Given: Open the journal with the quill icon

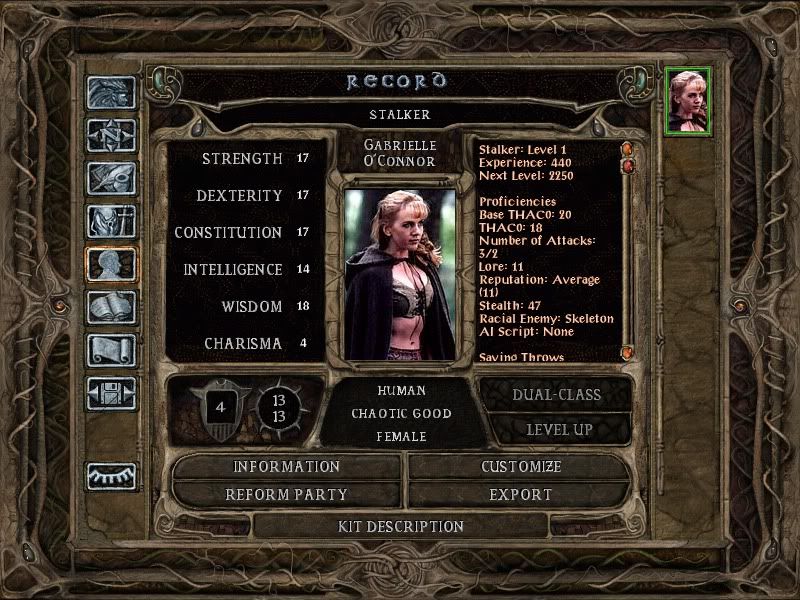Looking at the screenshot, I should tap(111, 178).
